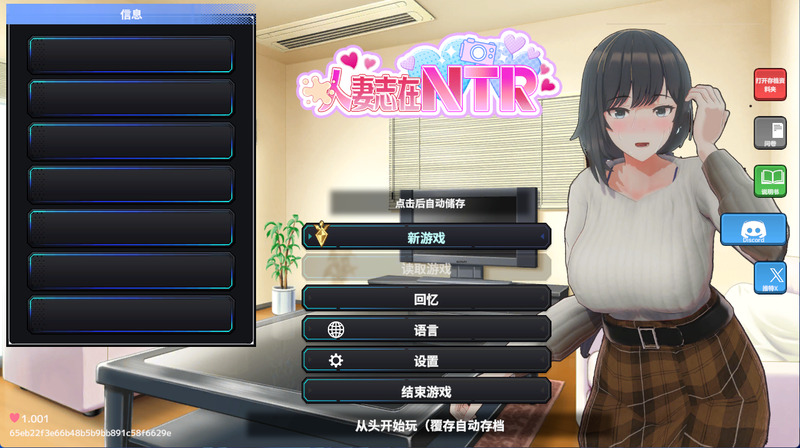Select the greyed-out 读取游戏 load game entry

426,268
